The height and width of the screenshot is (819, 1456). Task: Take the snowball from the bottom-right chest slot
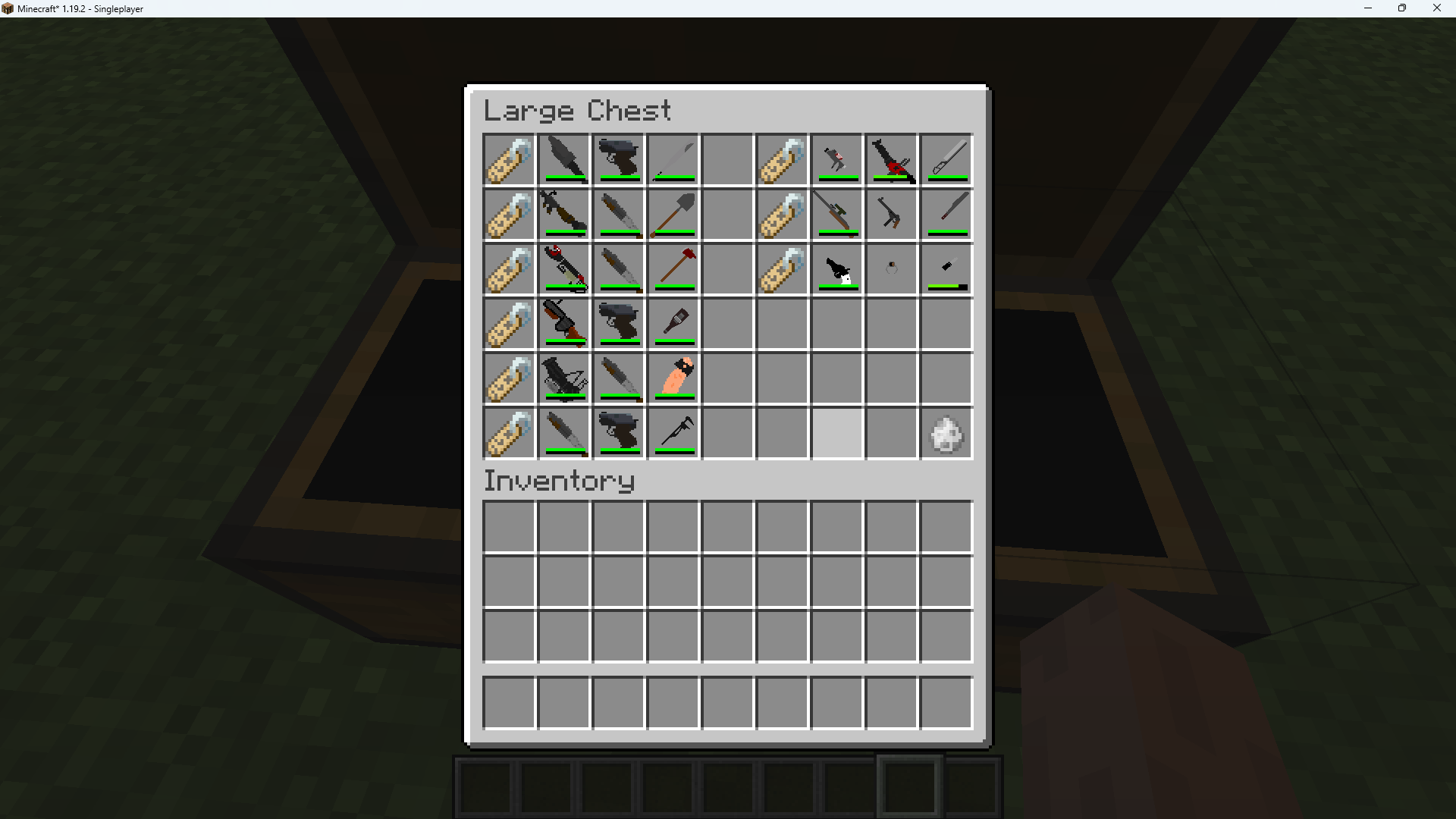[946, 433]
